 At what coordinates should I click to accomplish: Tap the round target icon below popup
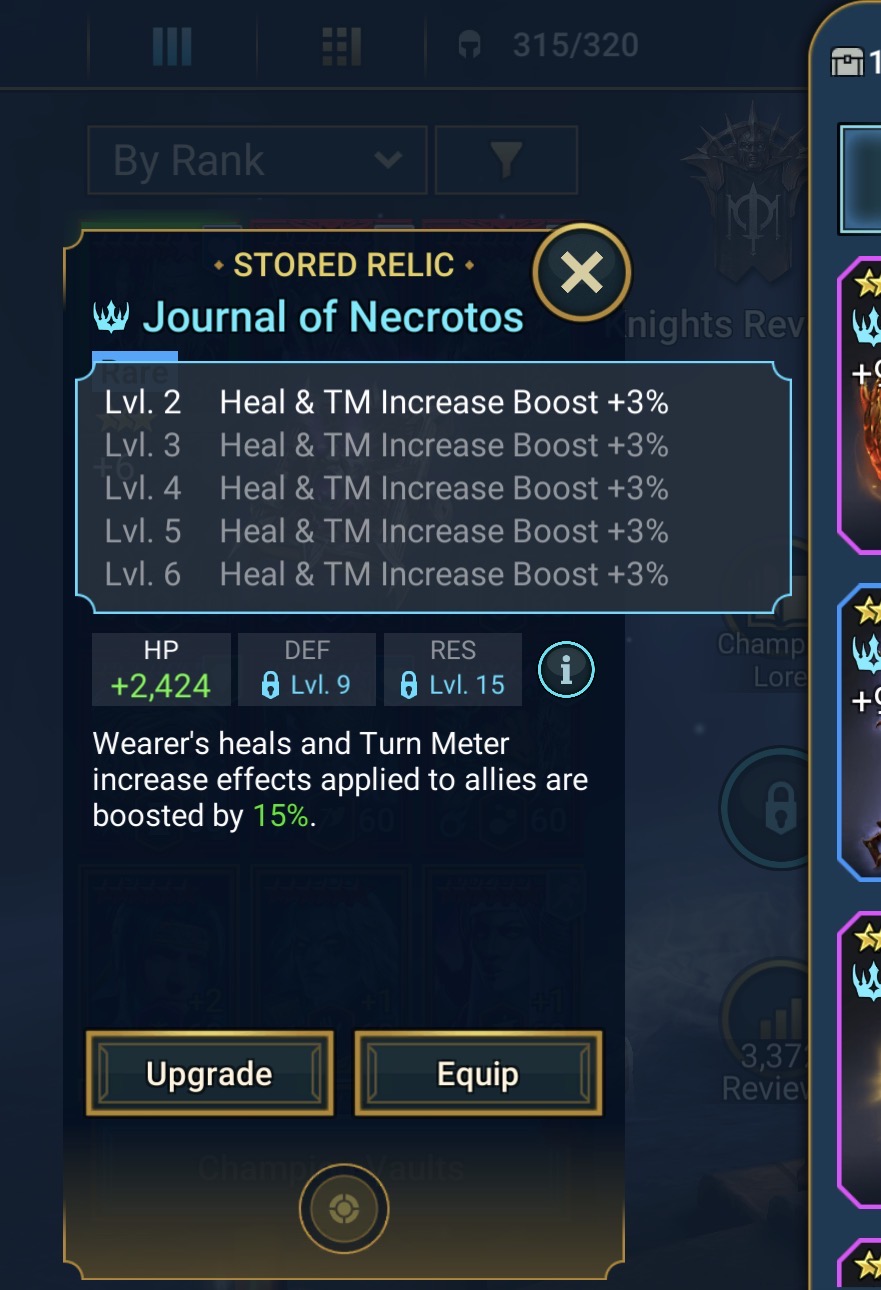pyautogui.click(x=343, y=1209)
